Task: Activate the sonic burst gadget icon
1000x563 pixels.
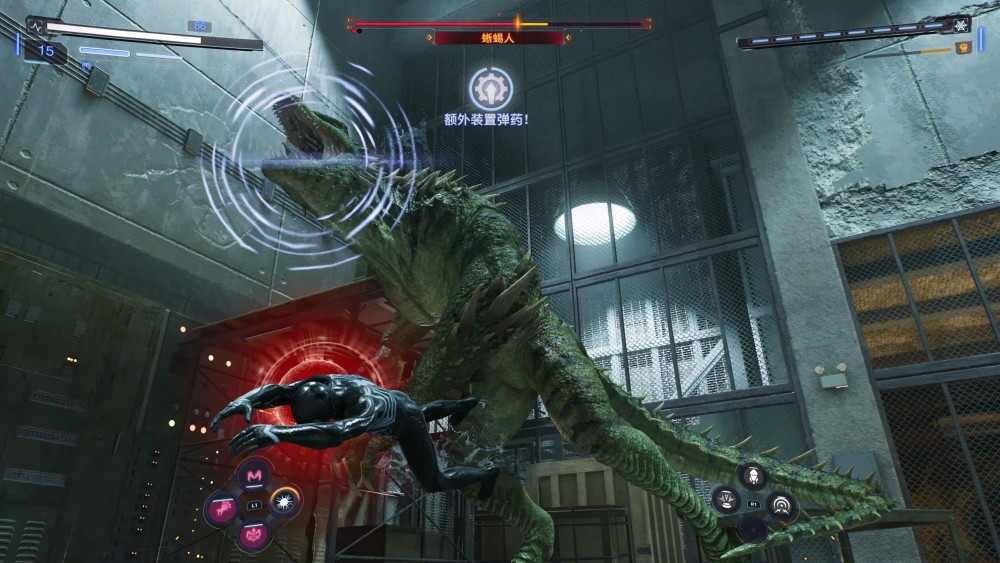Action: pos(781,503)
